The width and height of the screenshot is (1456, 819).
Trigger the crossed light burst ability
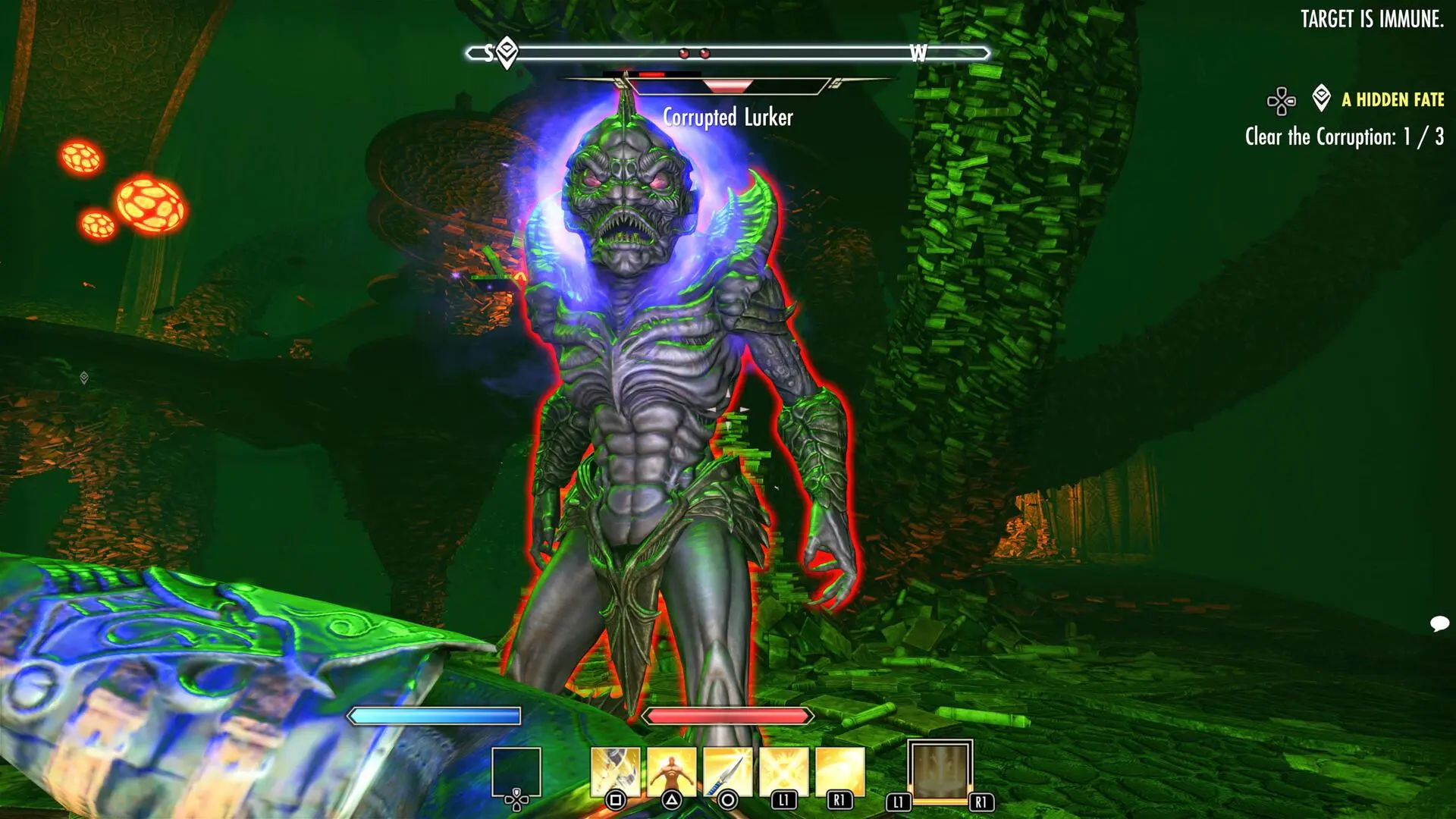[783, 772]
